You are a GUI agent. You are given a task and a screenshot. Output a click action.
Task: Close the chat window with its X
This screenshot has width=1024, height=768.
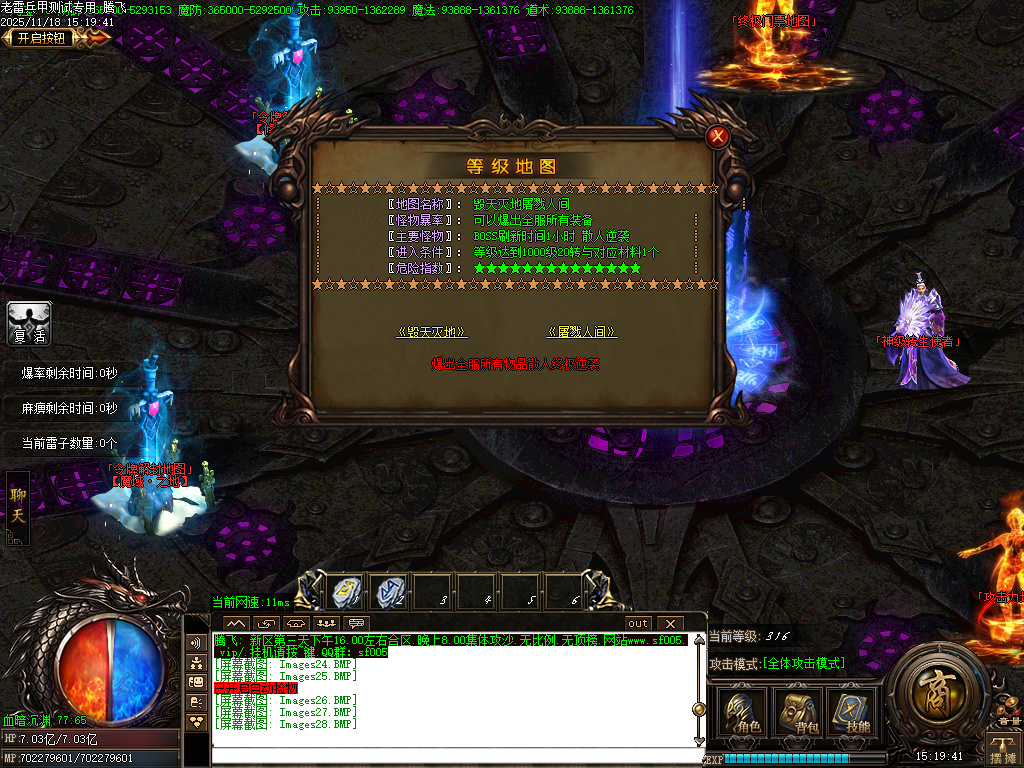click(669, 624)
